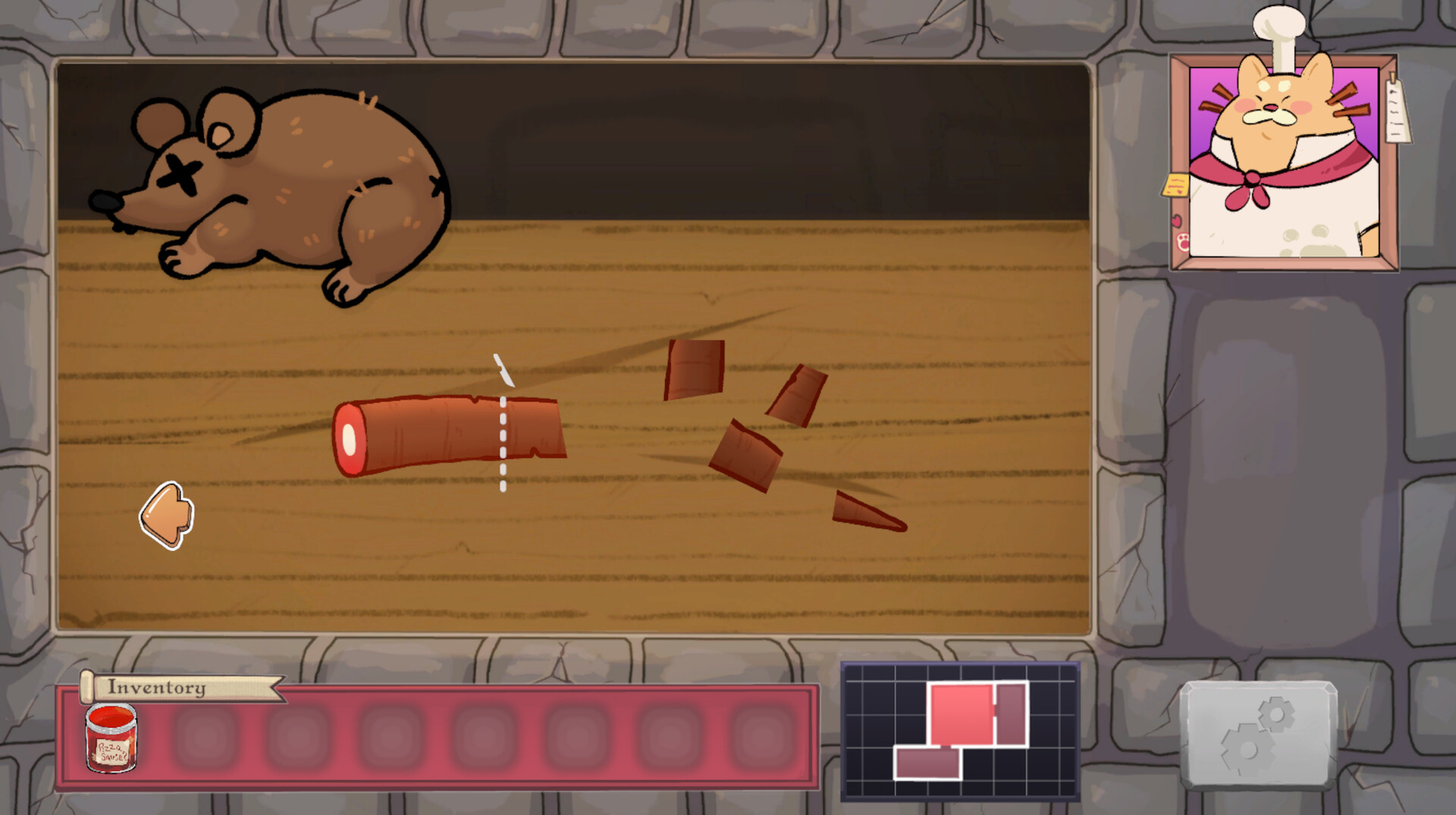
Task: Click the white note pinned to the portrait frame
Action: 1395,110
